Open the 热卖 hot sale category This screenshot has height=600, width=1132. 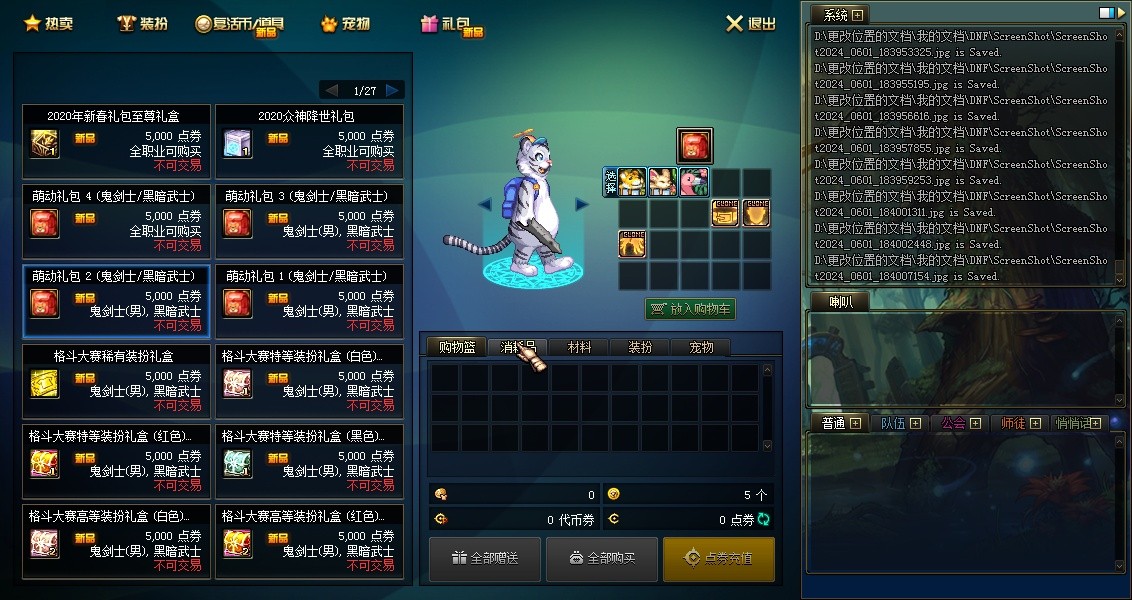point(47,23)
